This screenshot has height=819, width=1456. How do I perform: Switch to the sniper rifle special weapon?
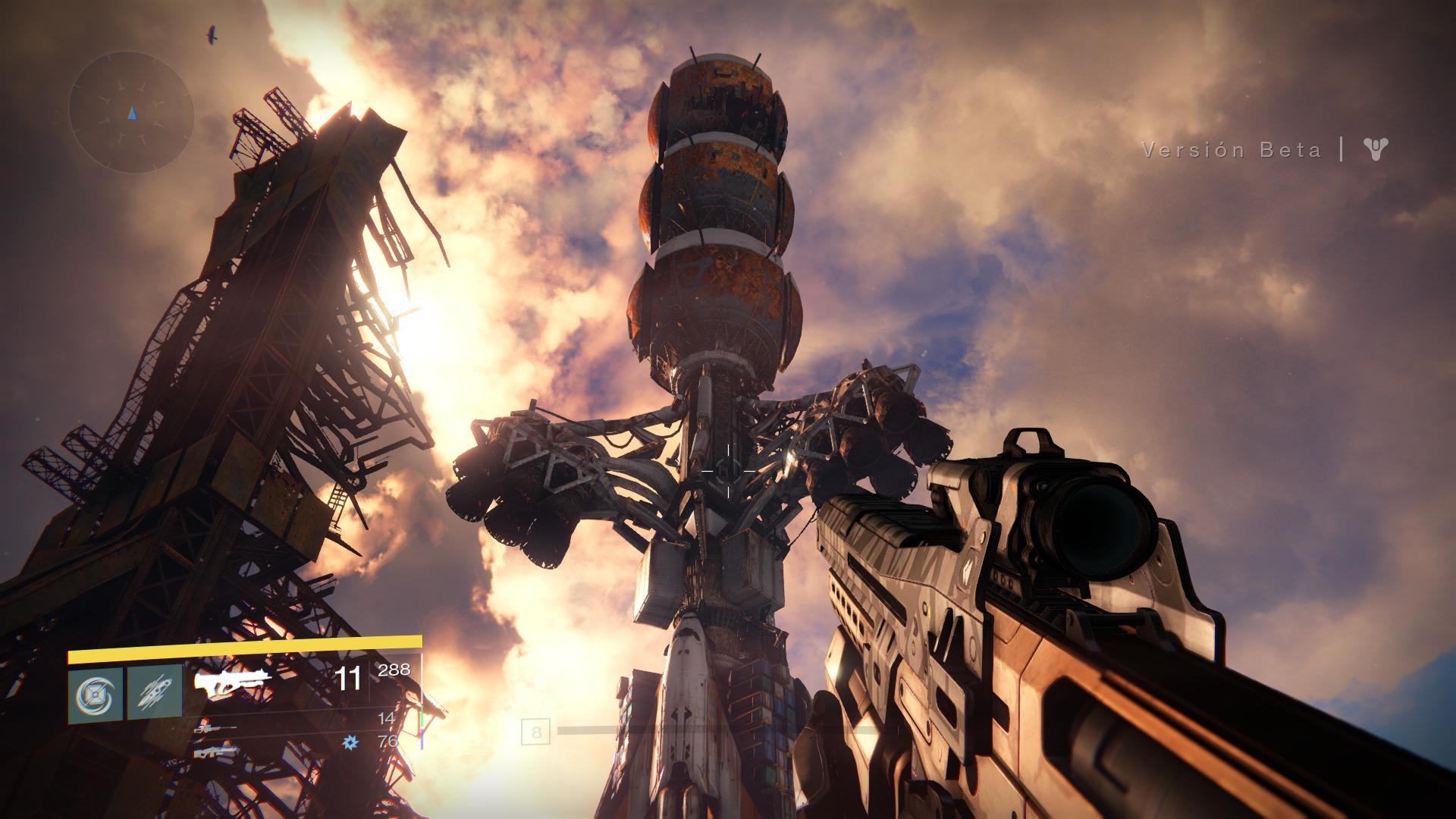click(x=215, y=727)
